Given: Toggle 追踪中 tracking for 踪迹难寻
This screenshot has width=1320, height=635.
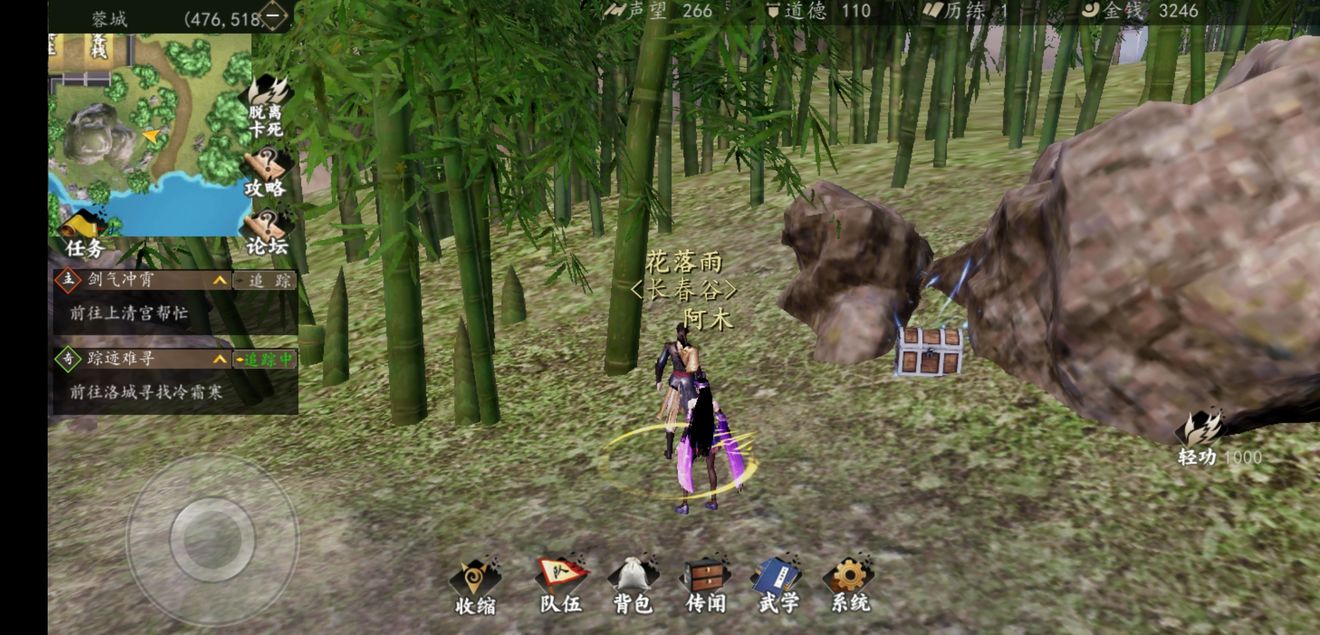Looking at the screenshot, I should coord(265,359).
